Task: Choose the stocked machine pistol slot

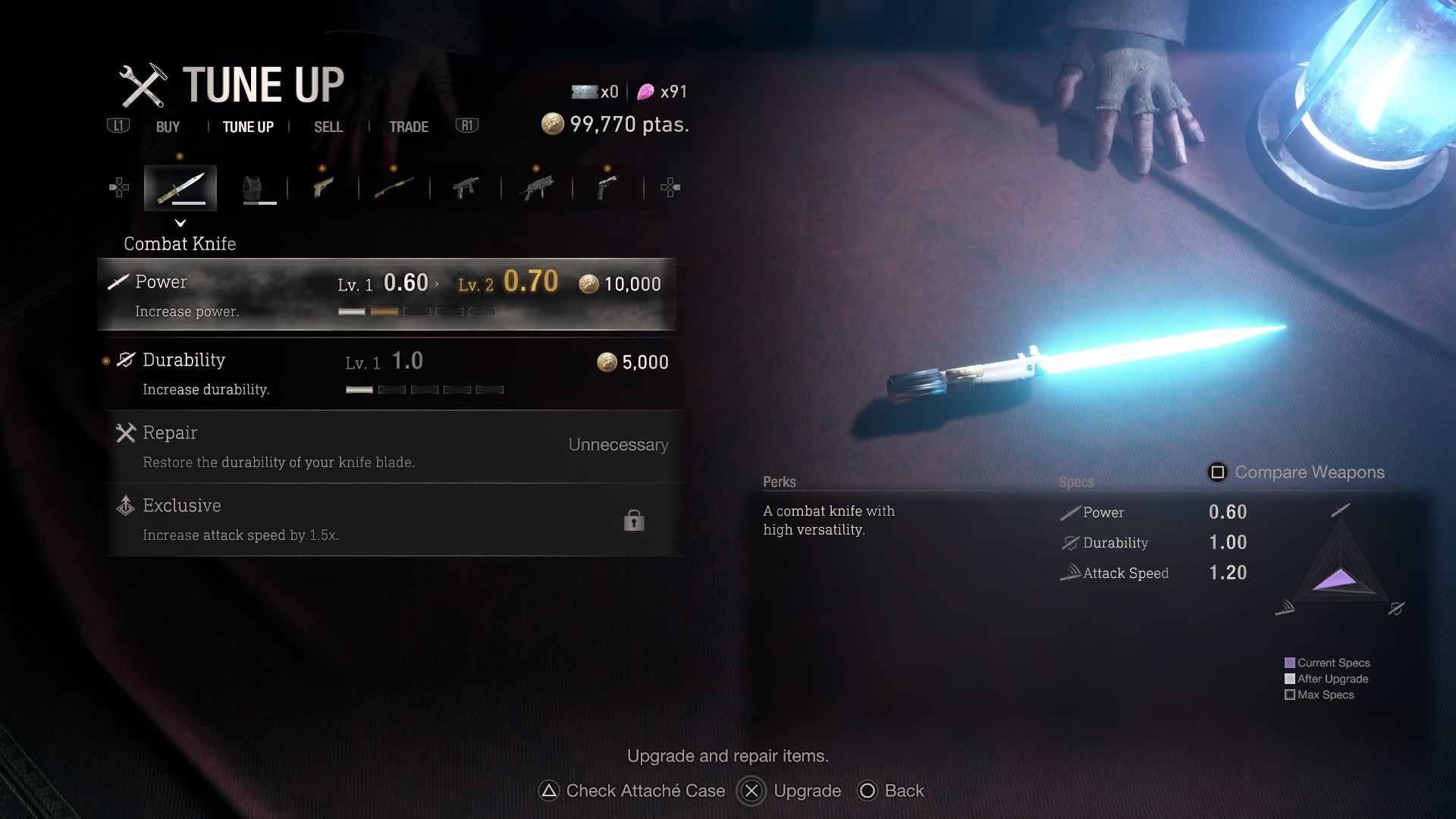Action: 537,187
